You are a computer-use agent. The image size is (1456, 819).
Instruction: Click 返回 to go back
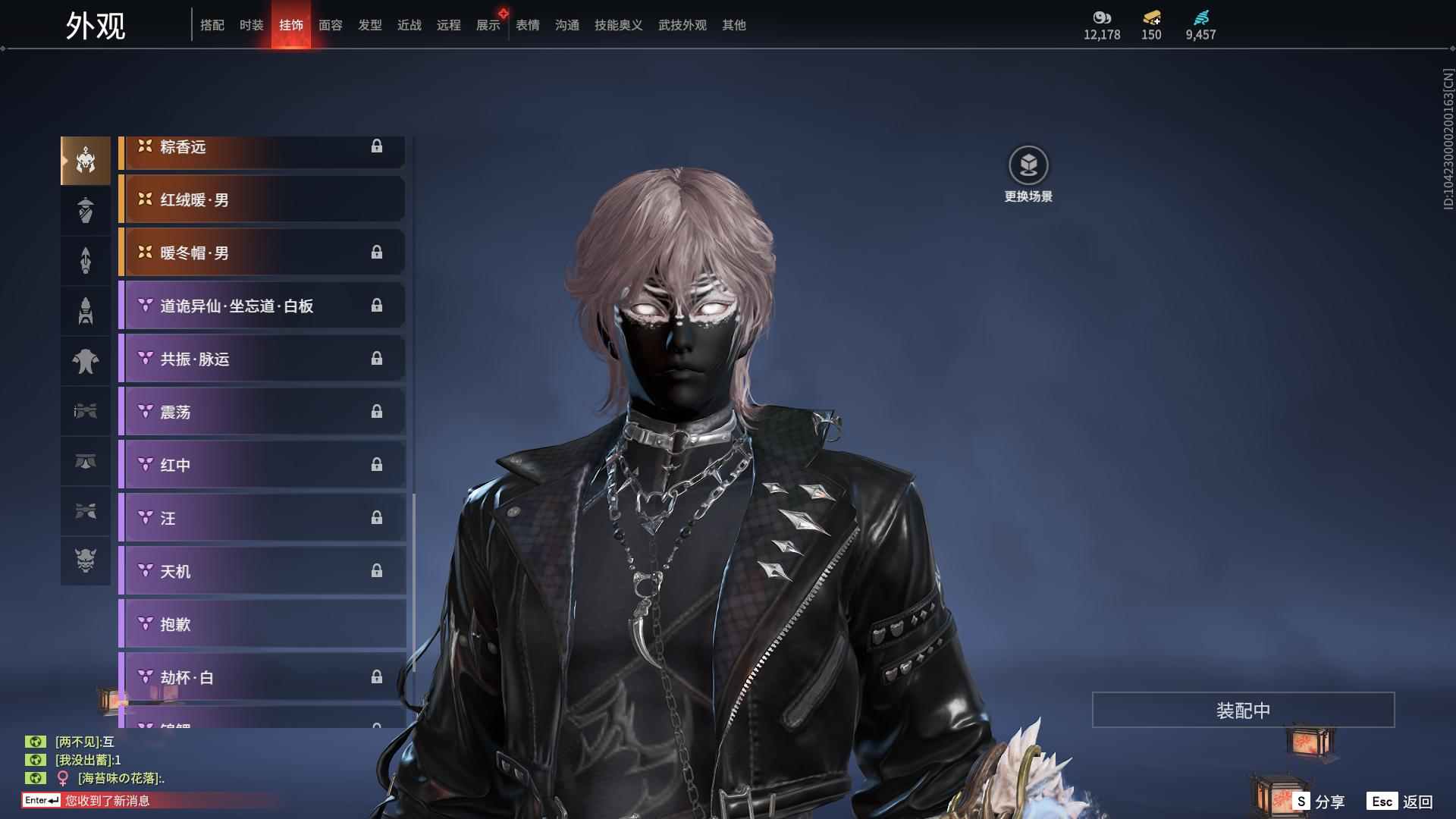tap(1401, 802)
